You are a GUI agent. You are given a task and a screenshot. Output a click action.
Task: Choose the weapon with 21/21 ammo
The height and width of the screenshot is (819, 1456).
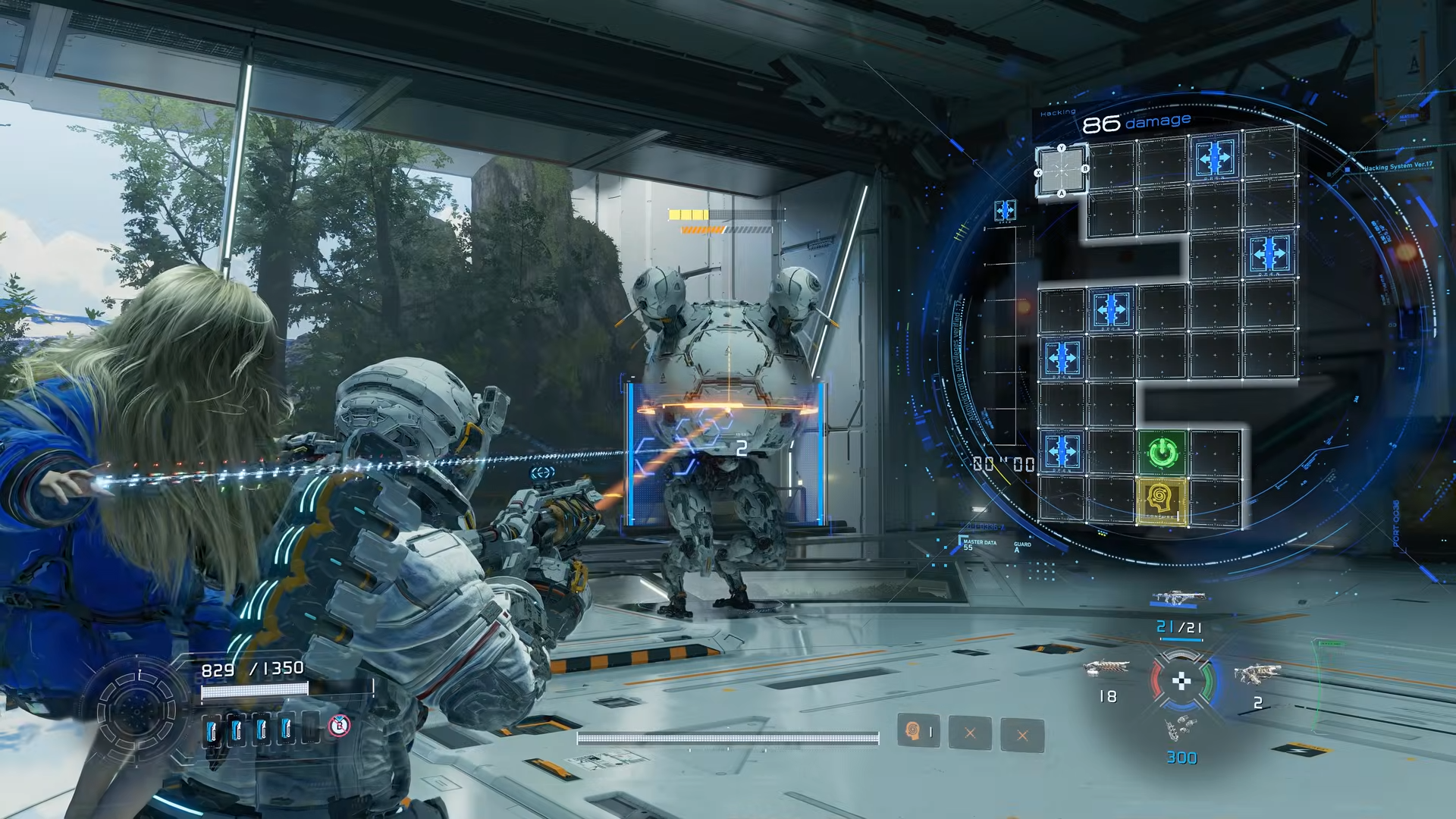[x=1176, y=599]
